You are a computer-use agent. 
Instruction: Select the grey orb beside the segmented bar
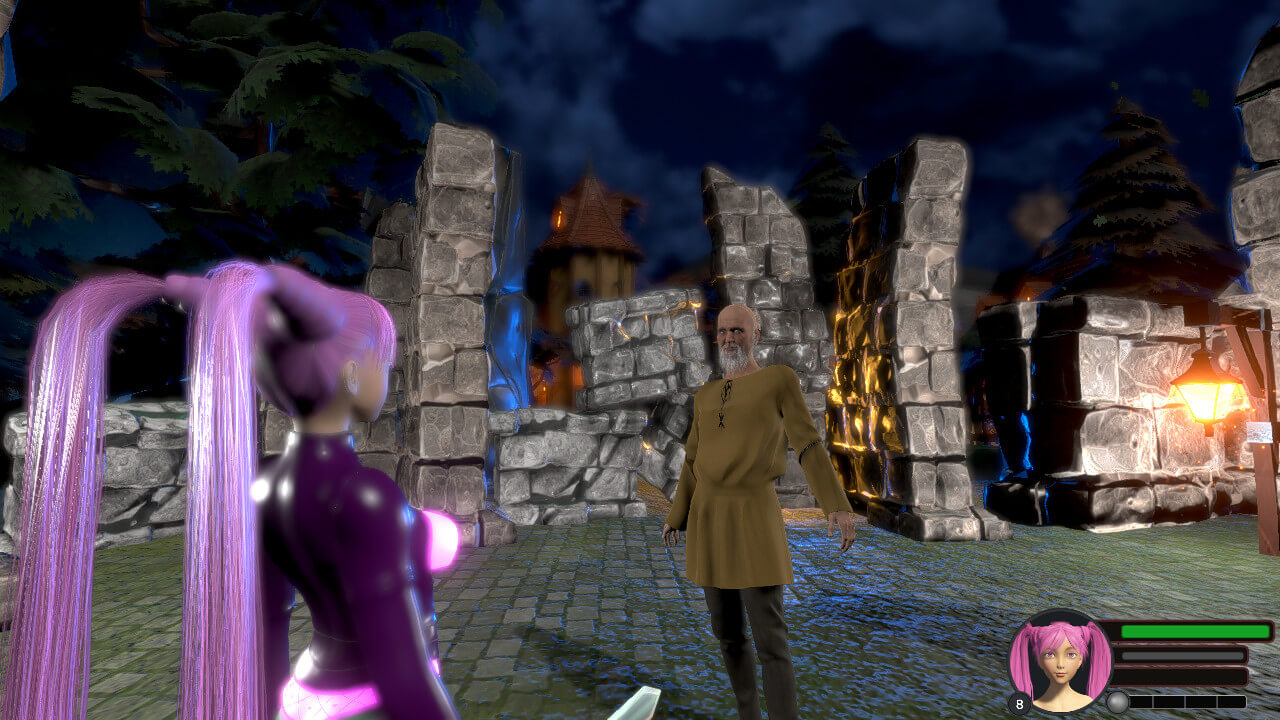point(1117,702)
